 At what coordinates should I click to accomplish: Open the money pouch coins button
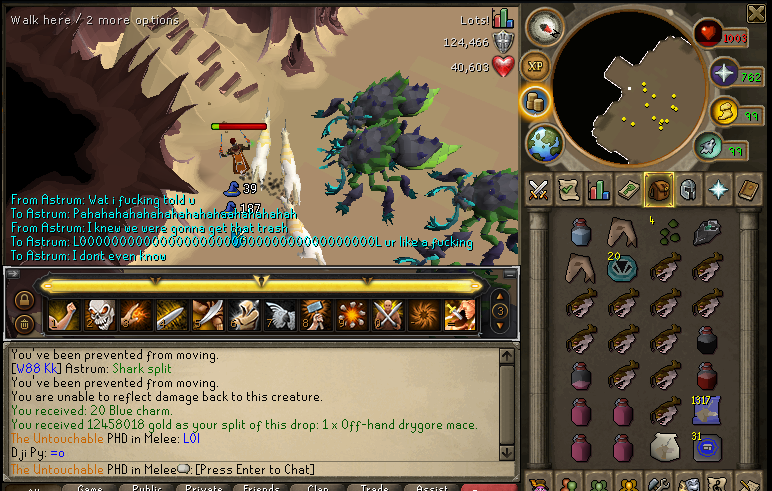tap(535, 100)
